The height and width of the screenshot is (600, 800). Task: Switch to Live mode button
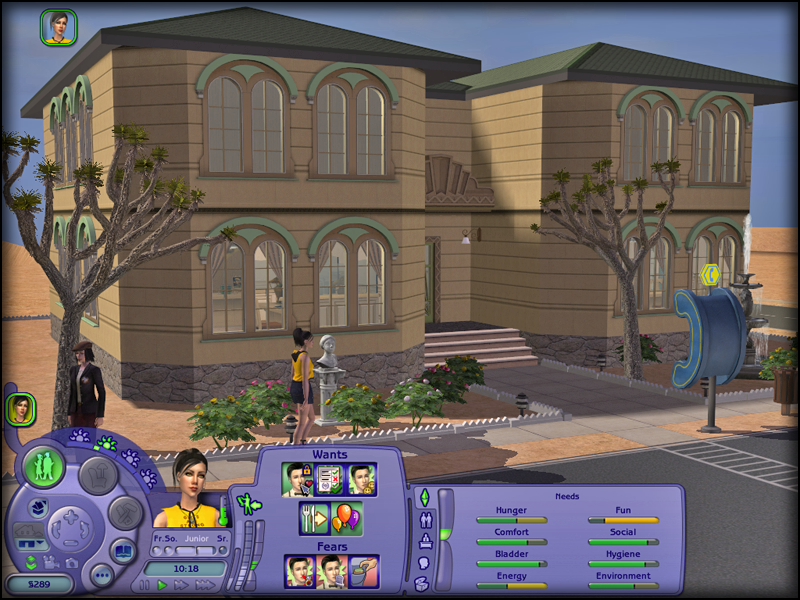click(45, 467)
